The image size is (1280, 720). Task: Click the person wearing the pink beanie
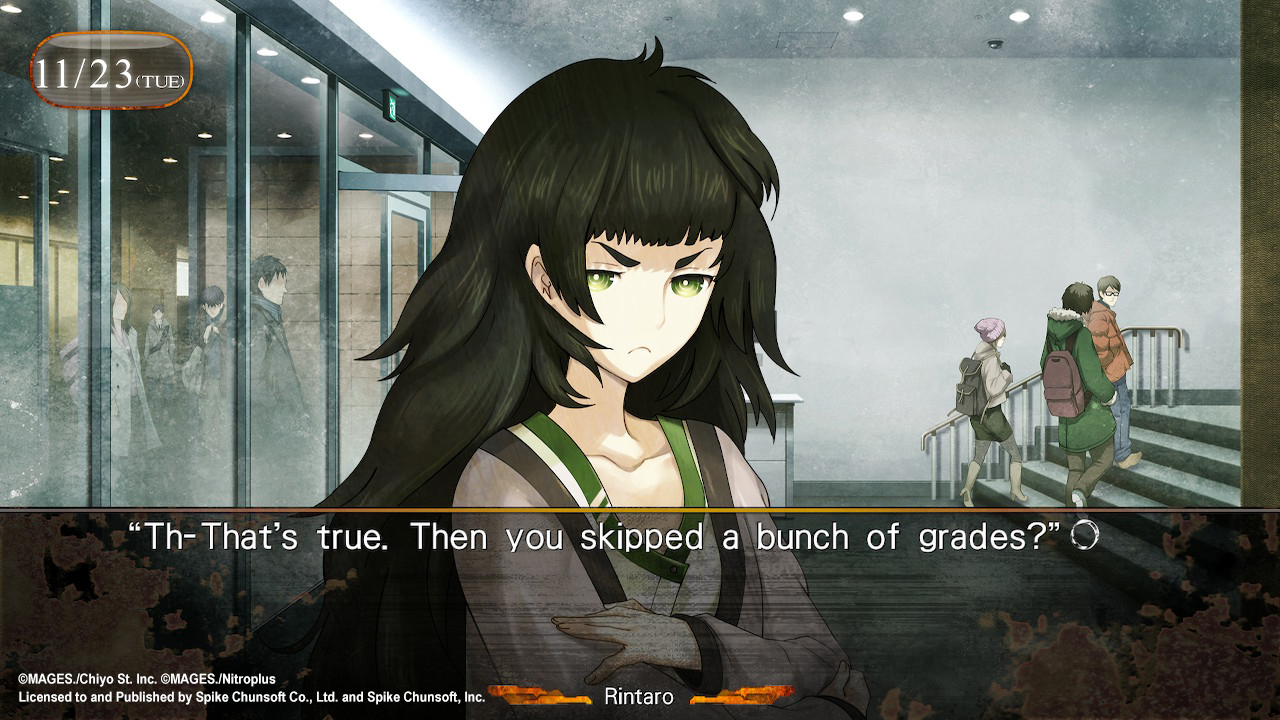[x=989, y=327]
